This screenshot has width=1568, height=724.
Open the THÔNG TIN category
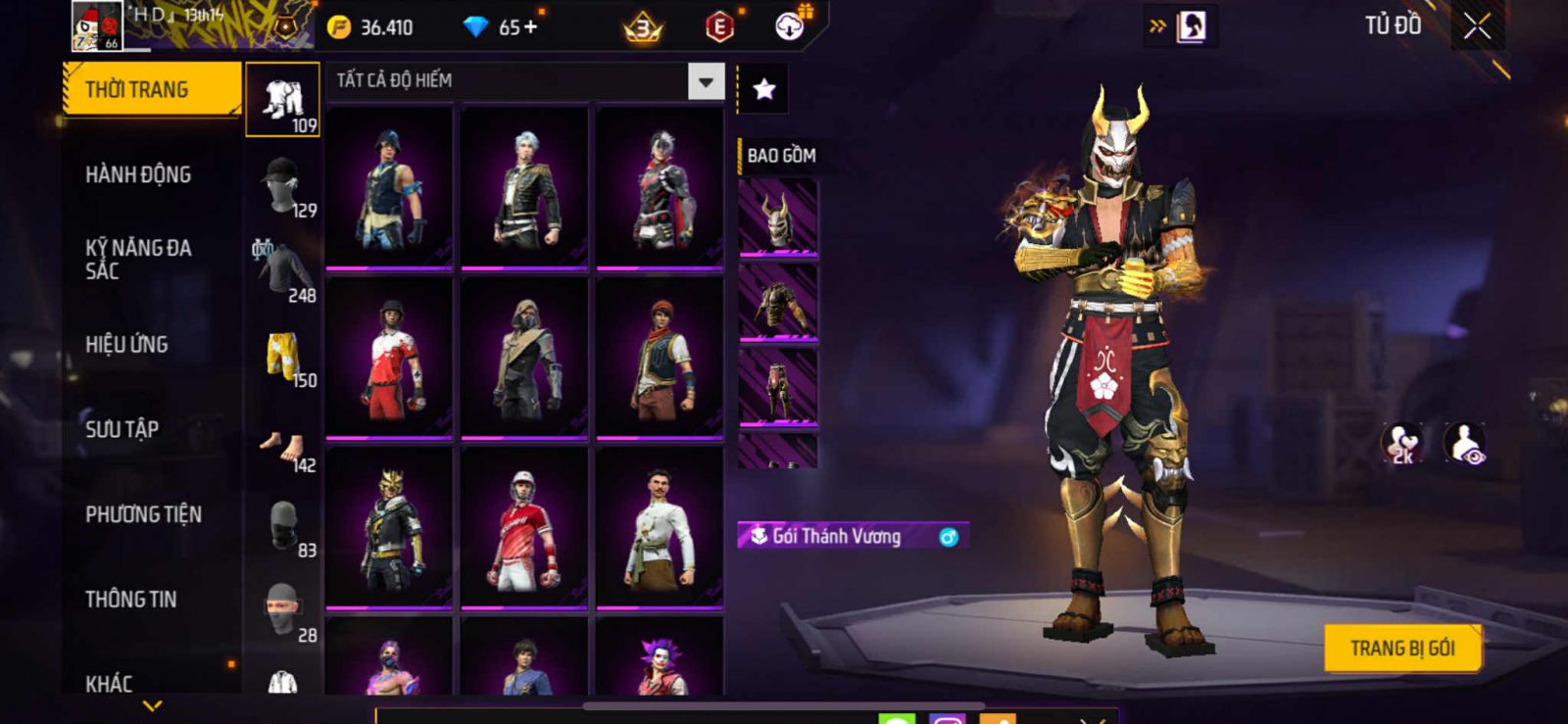click(x=130, y=600)
